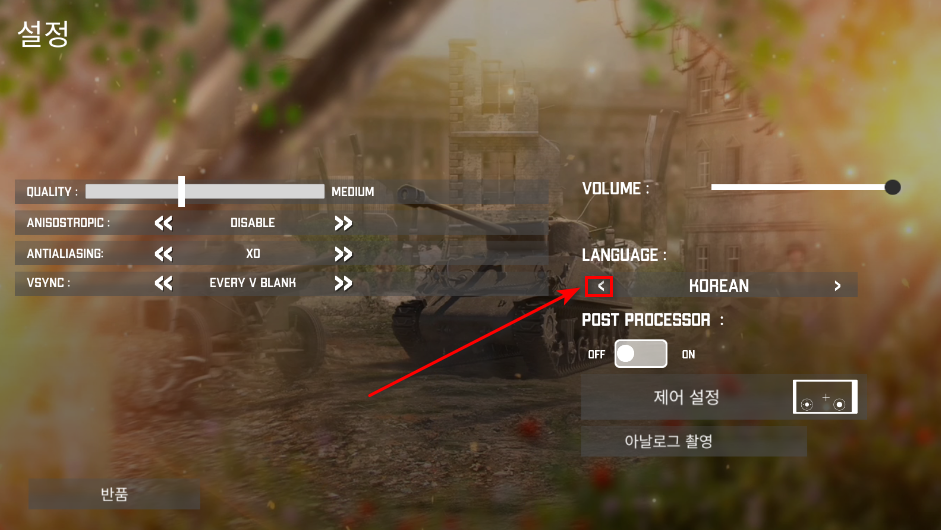Screen dimensions: 941x530
Task: Choose the next language after Korean
Action: tap(837, 286)
